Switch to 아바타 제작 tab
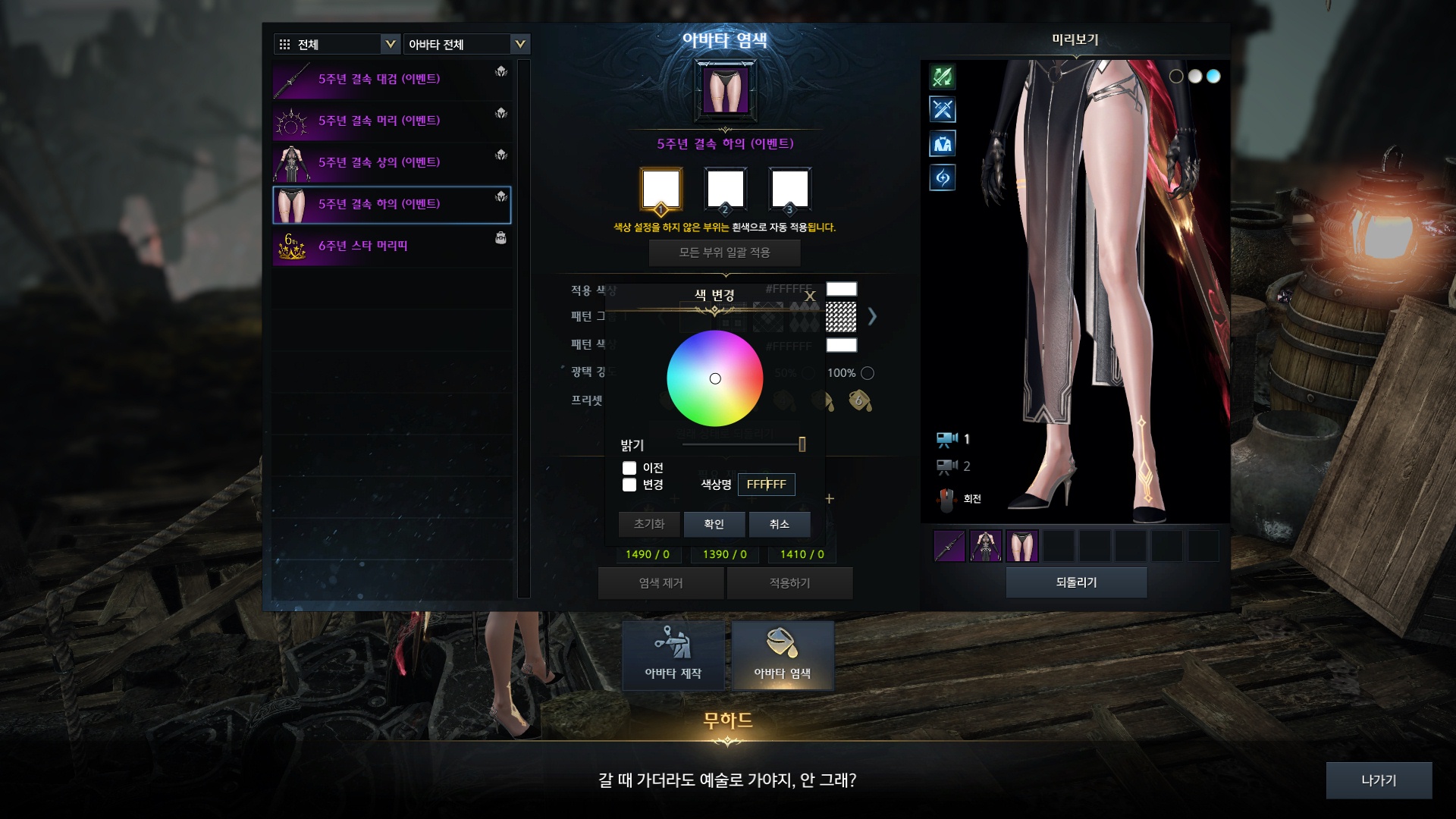This screenshot has height=819, width=1456. [x=673, y=655]
